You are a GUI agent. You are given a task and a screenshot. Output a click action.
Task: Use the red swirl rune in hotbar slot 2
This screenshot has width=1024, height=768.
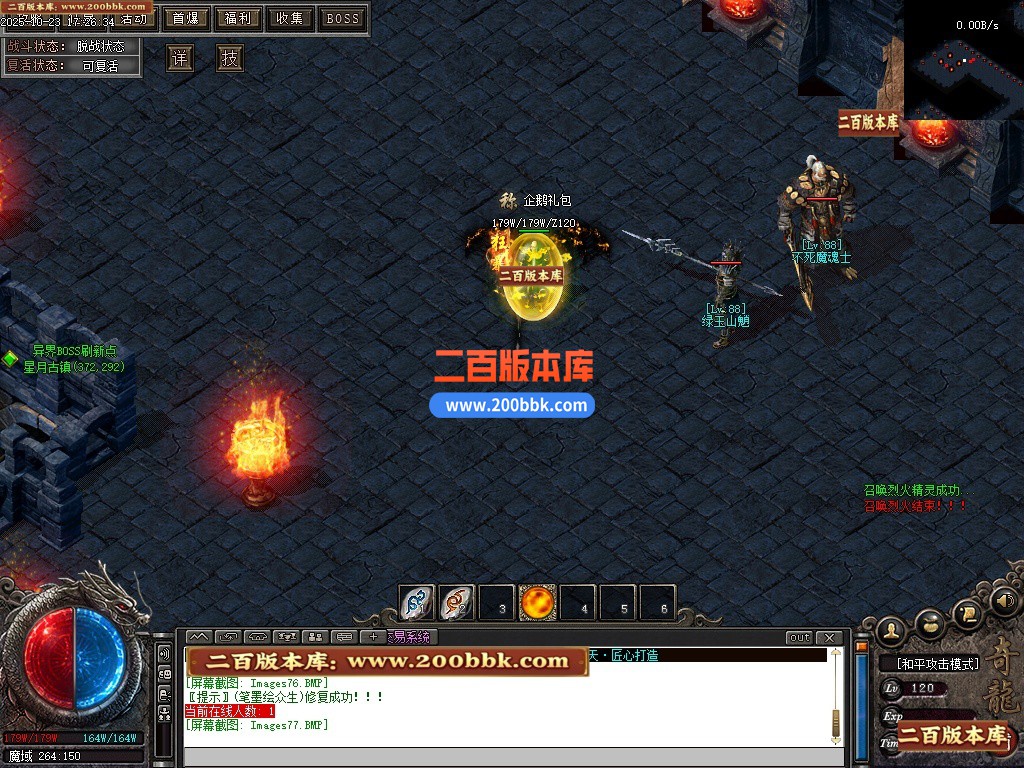tap(457, 603)
